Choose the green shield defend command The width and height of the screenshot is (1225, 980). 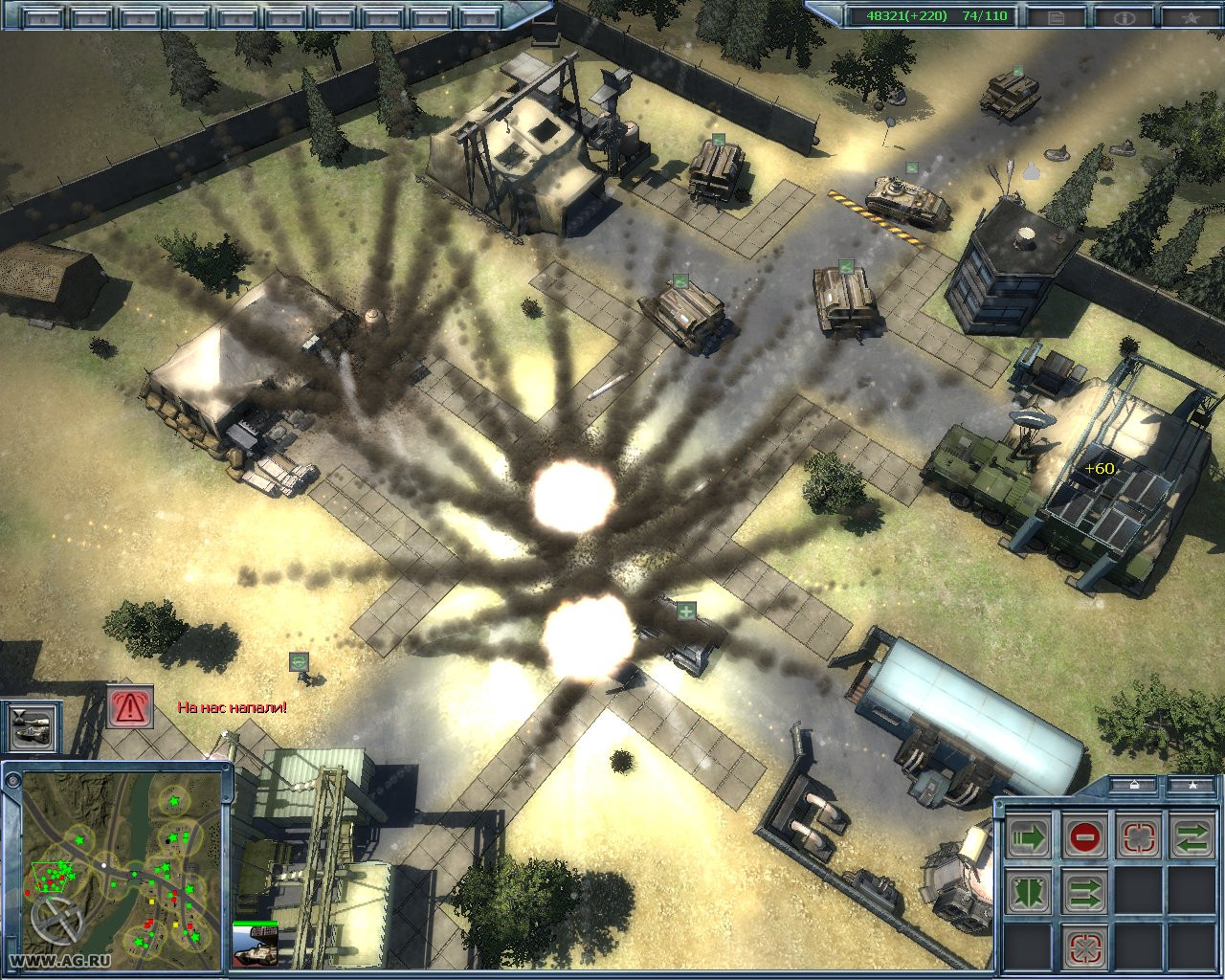(x=1030, y=893)
